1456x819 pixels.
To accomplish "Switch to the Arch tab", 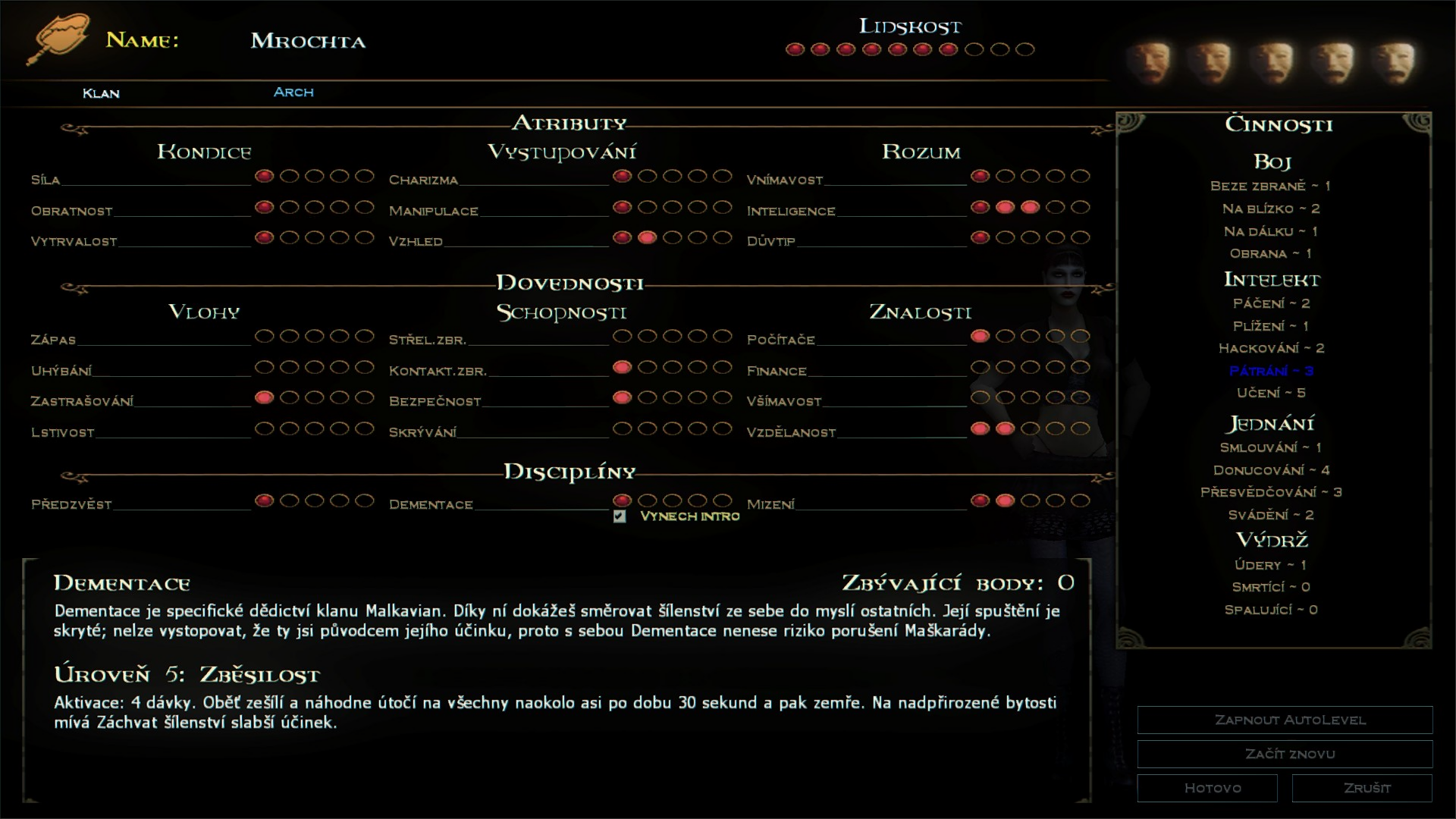I will tap(293, 92).
